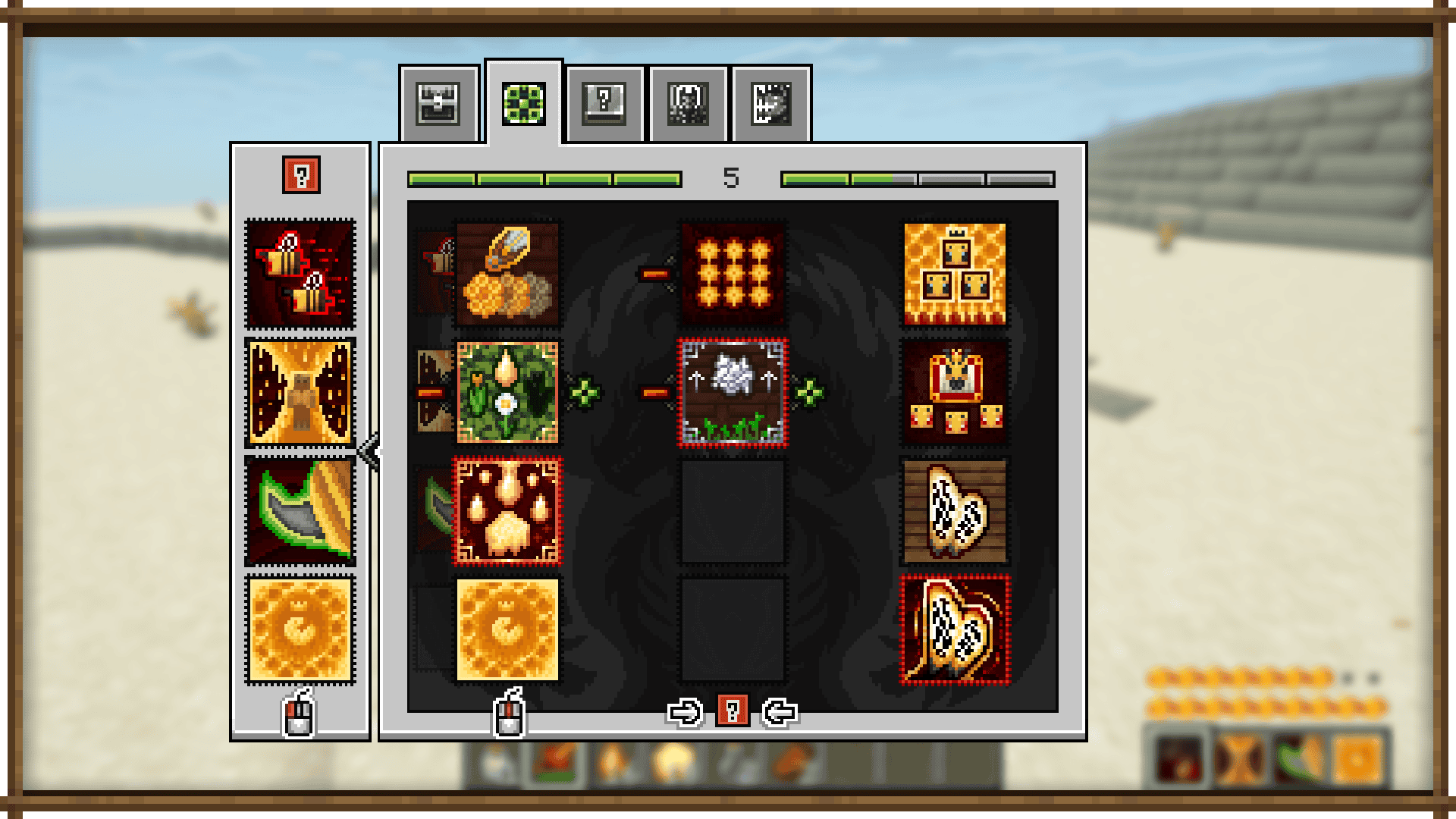Image resolution: width=1456 pixels, height=819 pixels.
Task: Choose the flying bees ability in side panel
Action: coord(300,274)
